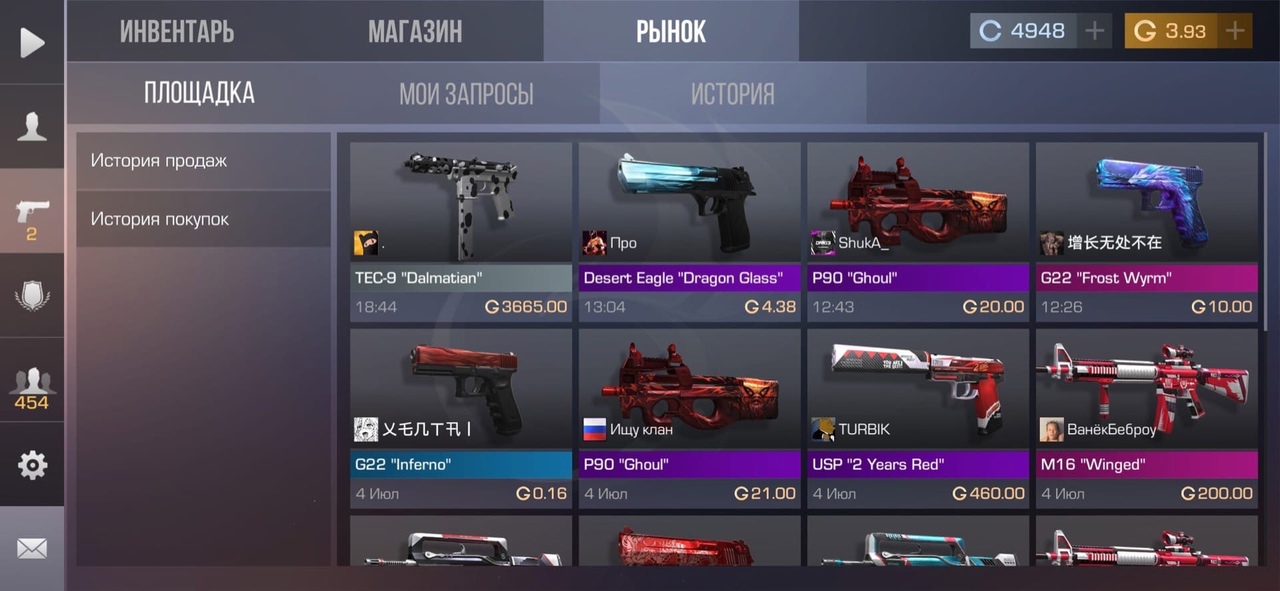1280x591 pixels.
Task: Choose the USP "2 Years Red" listing
Action: 918,417
